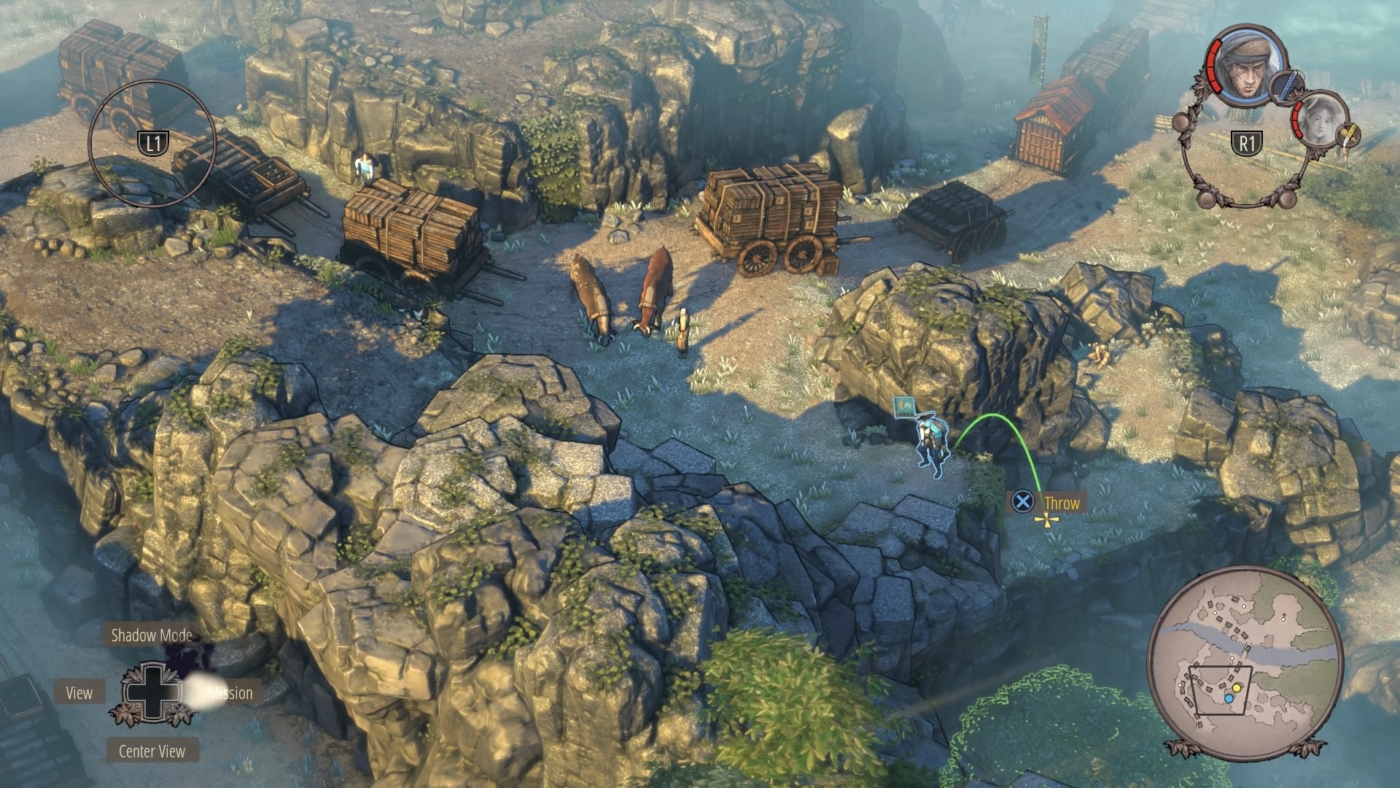
Task: Open the View menu
Action: tap(80, 691)
